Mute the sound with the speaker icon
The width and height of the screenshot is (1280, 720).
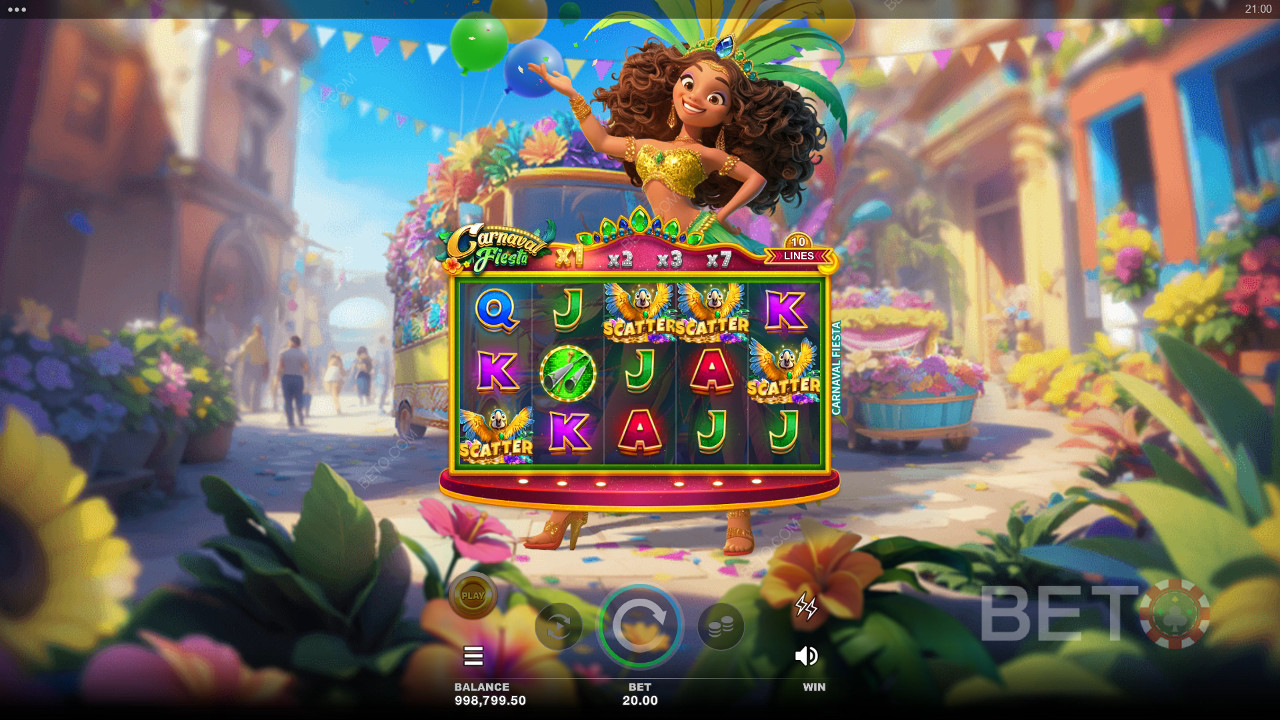[x=806, y=656]
